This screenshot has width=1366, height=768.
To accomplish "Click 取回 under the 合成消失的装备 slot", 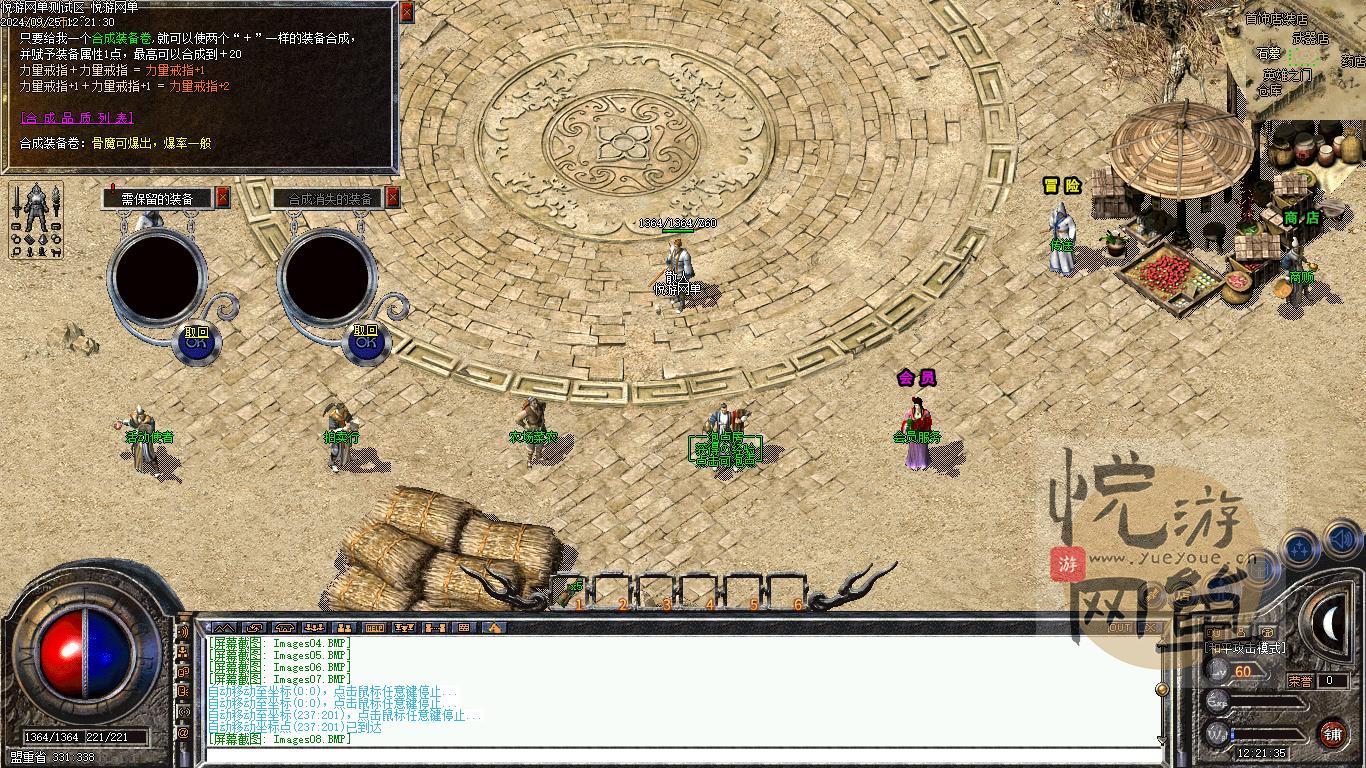I will [x=366, y=339].
